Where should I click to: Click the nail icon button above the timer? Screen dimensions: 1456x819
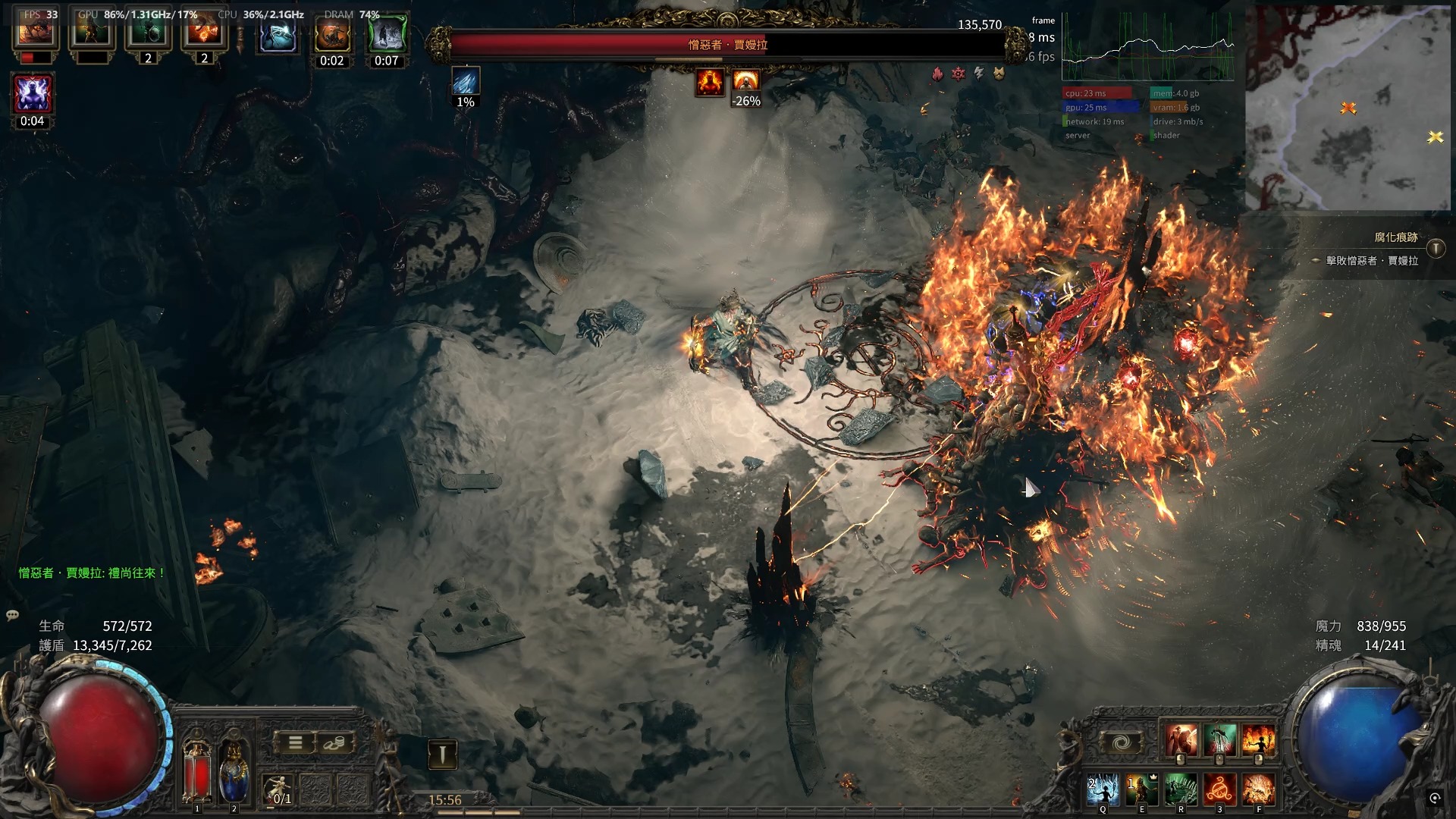click(x=442, y=754)
